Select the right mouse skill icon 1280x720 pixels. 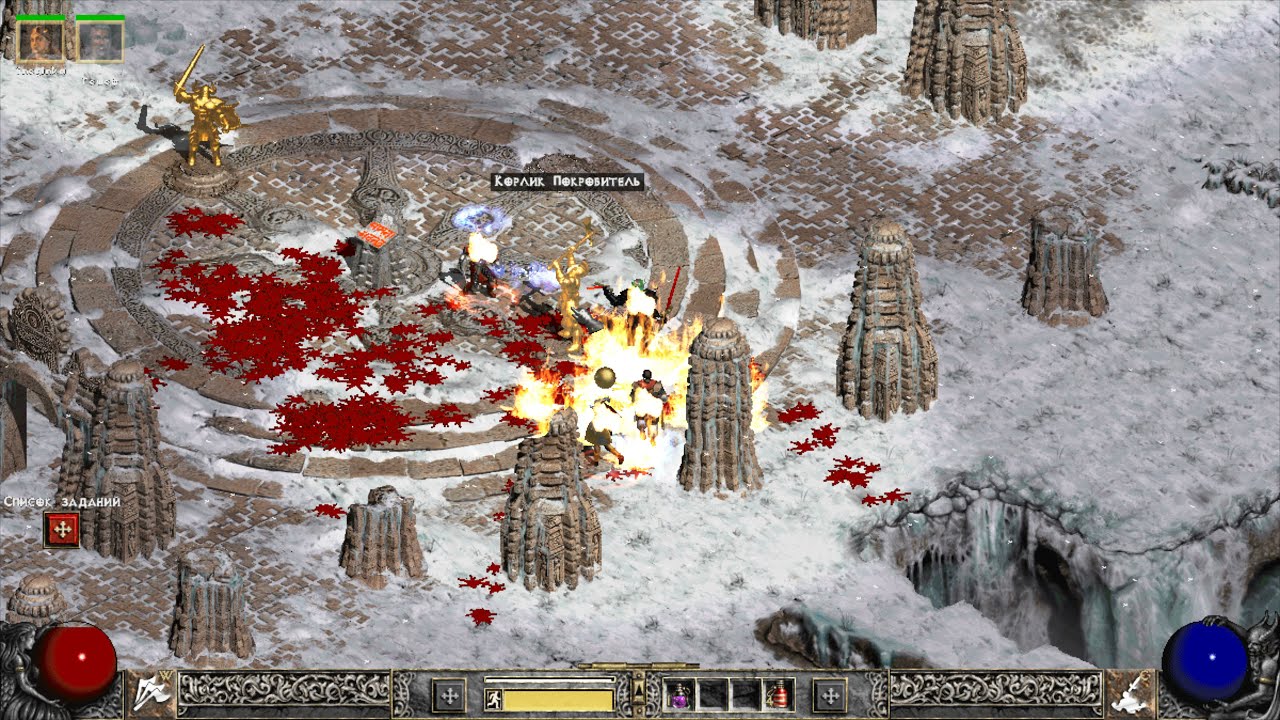(x=1130, y=692)
